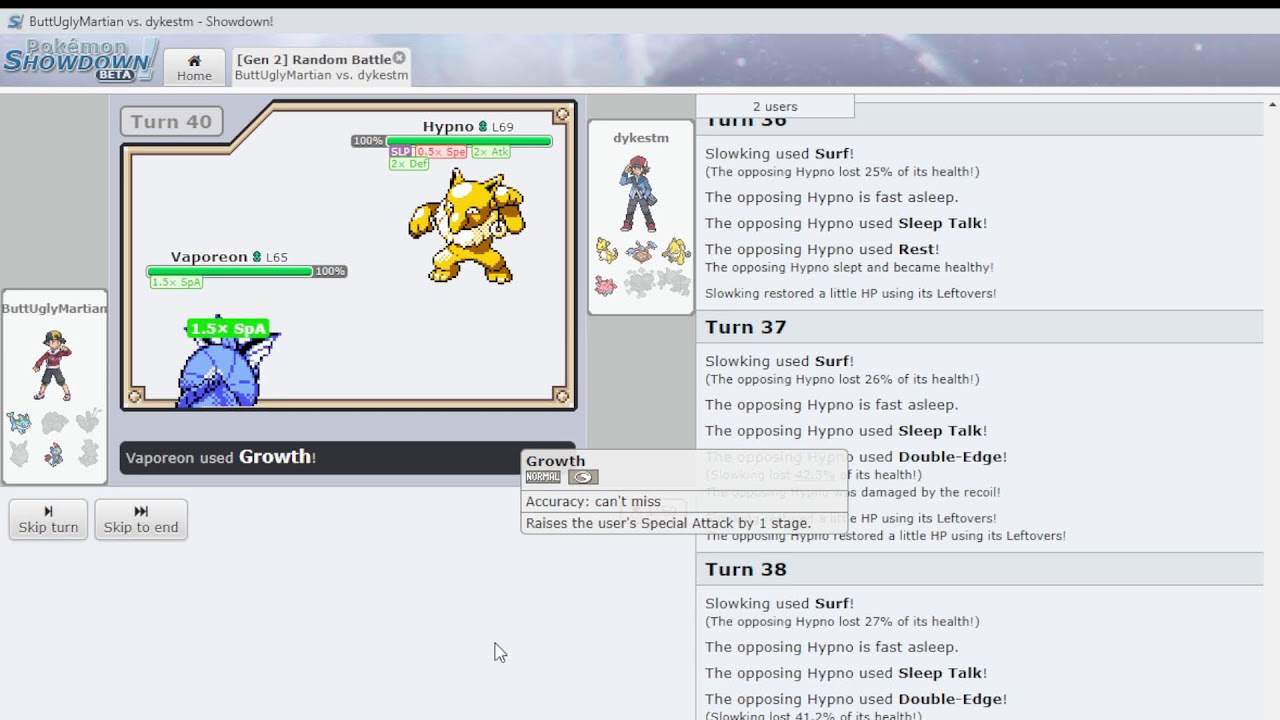Close the Random Battle tab
This screenshot has height=720, width=1280.
pyautogui.click(x=399, y=58)
